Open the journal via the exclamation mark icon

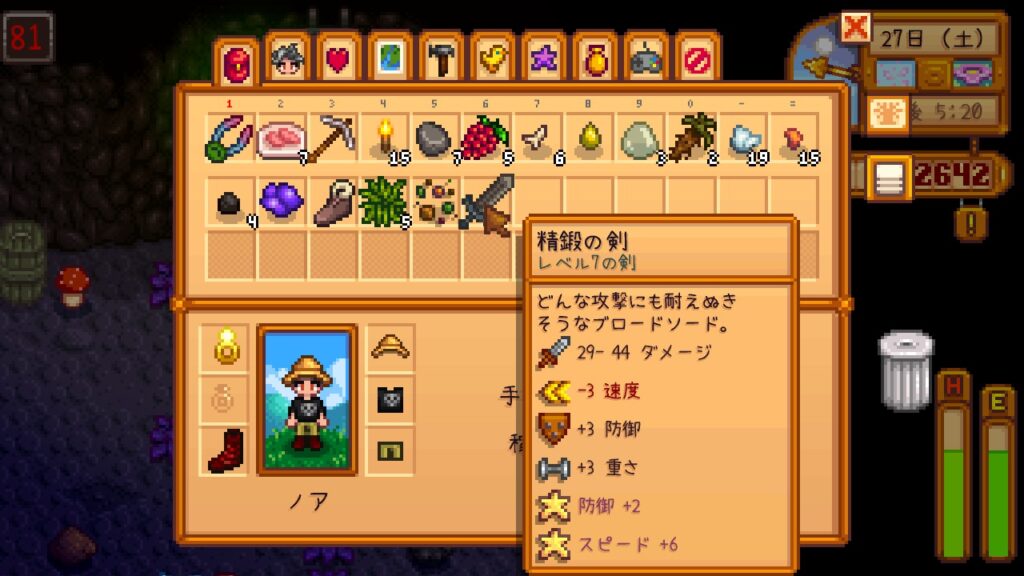(x=966, y=221)
